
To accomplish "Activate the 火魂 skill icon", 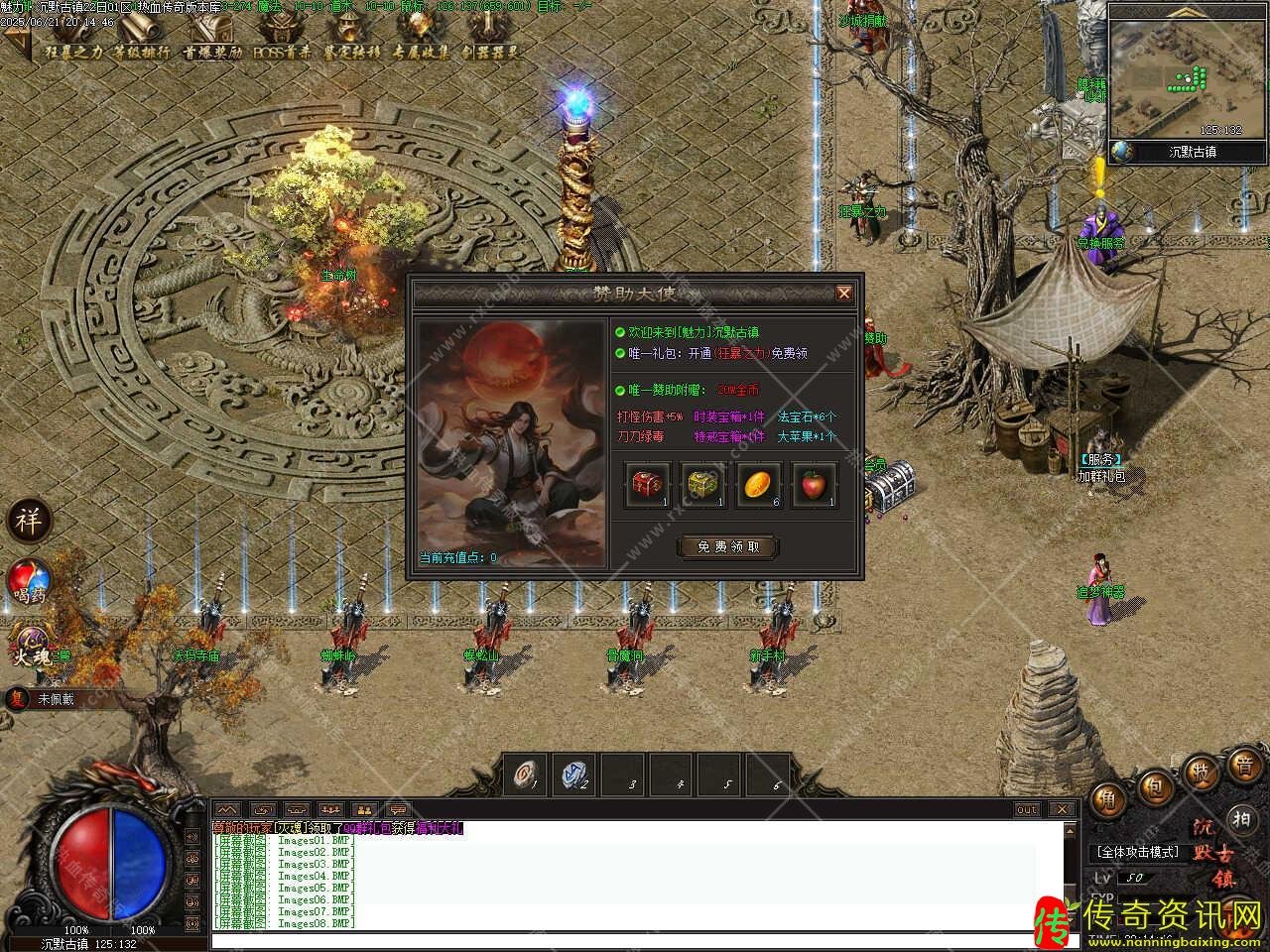I will pos(30,645).
